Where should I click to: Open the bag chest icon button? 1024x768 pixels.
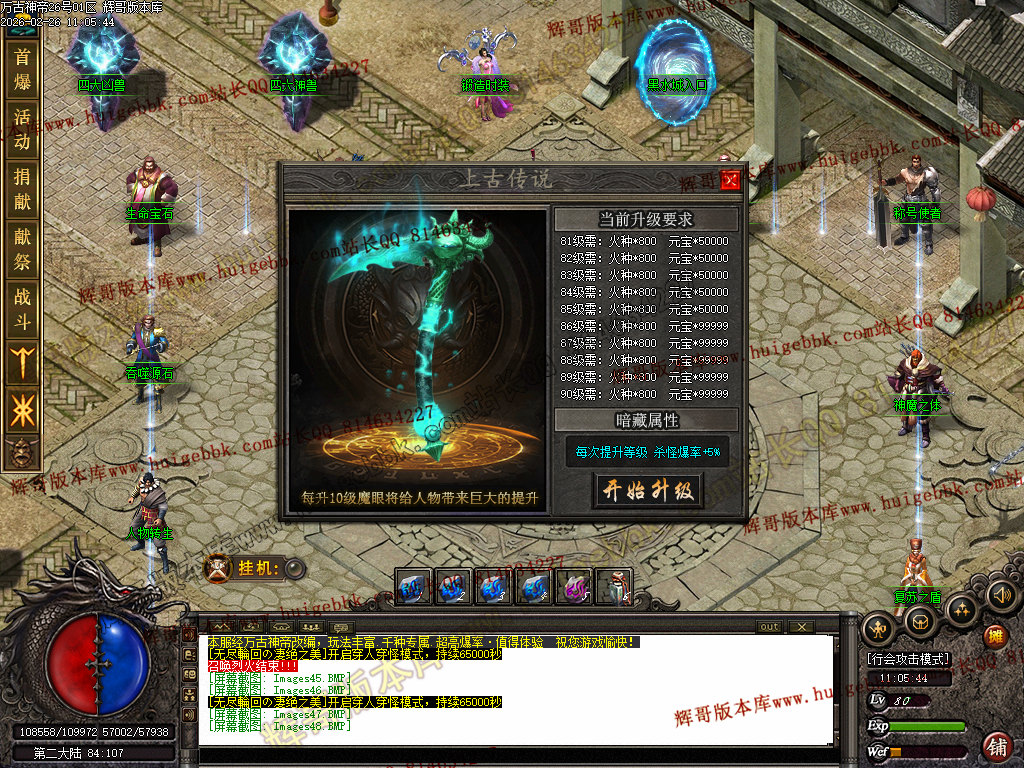click(x=919, y=621)
